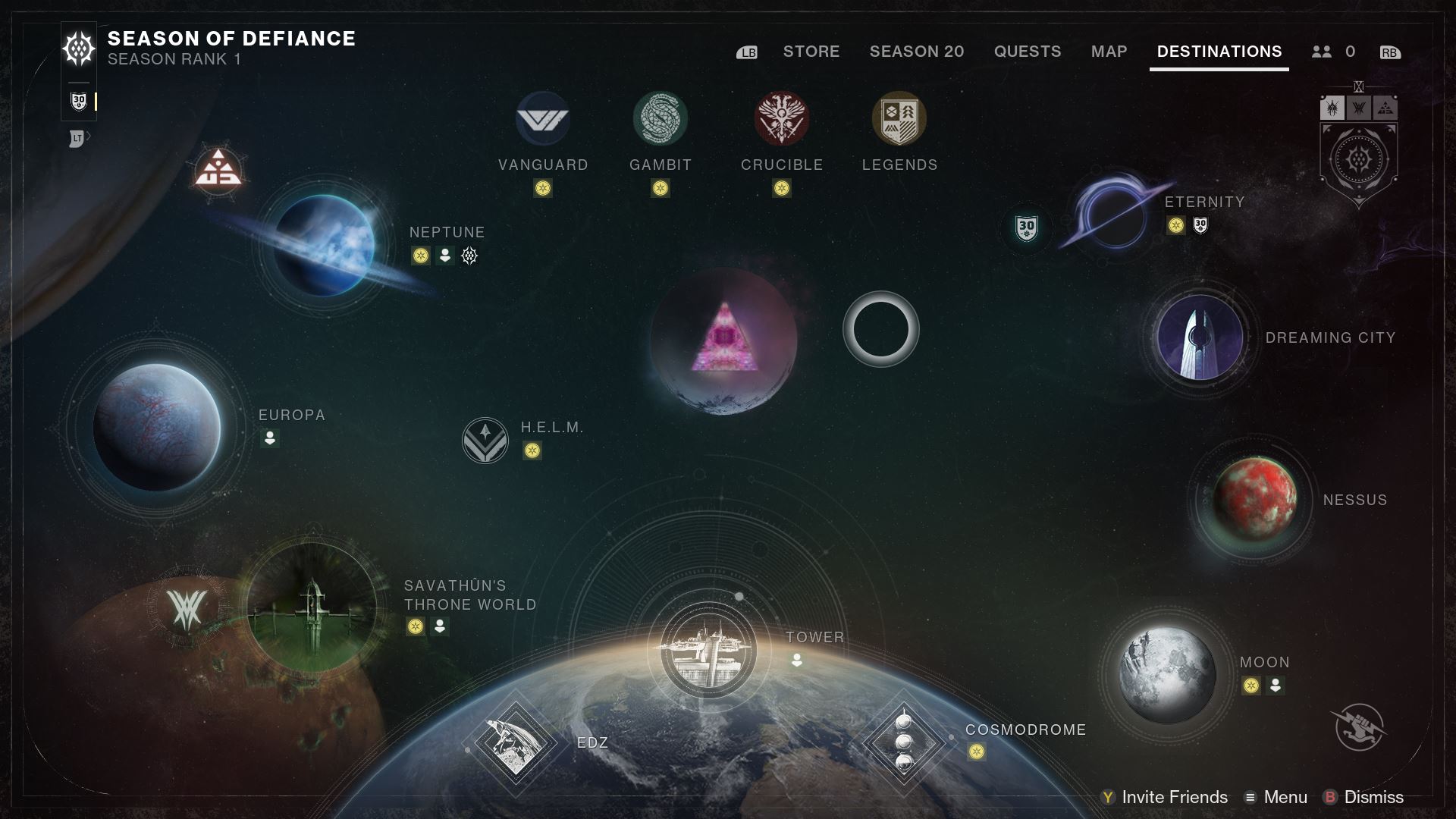
Task: Select the Europa planet
Action: click(157, 428)
